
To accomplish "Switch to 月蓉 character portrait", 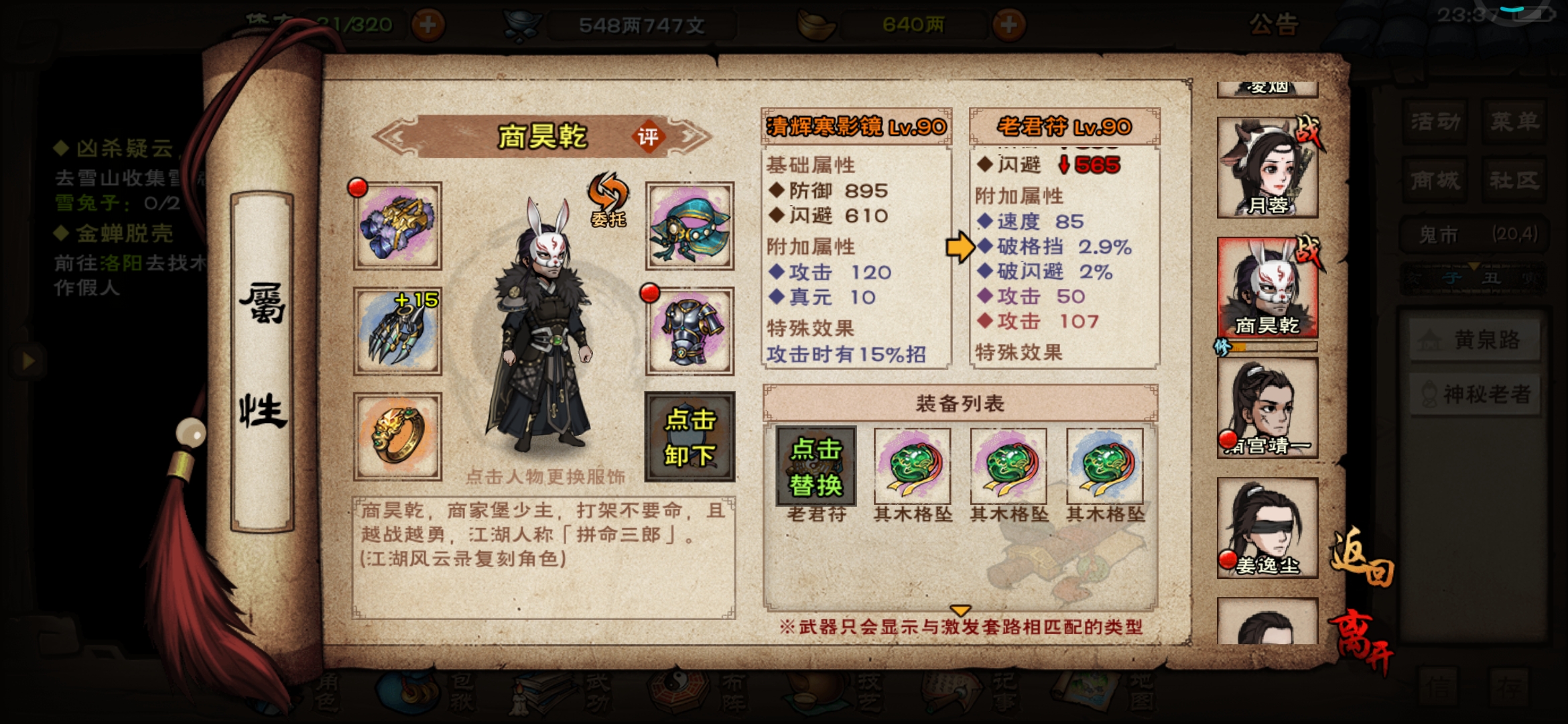I will tap(1267, 168).
